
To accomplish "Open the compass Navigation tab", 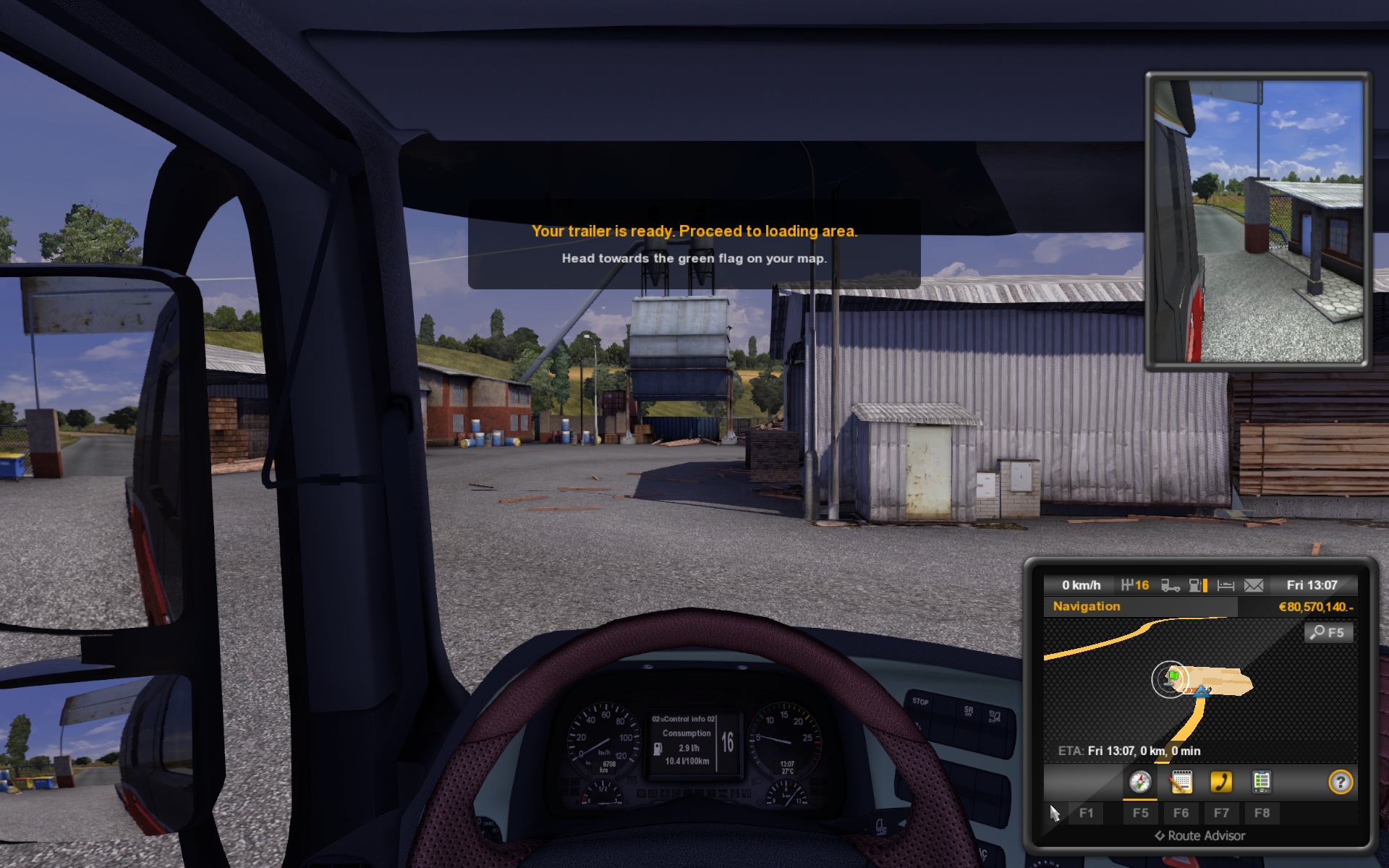I will click(x=1140, y=782).
